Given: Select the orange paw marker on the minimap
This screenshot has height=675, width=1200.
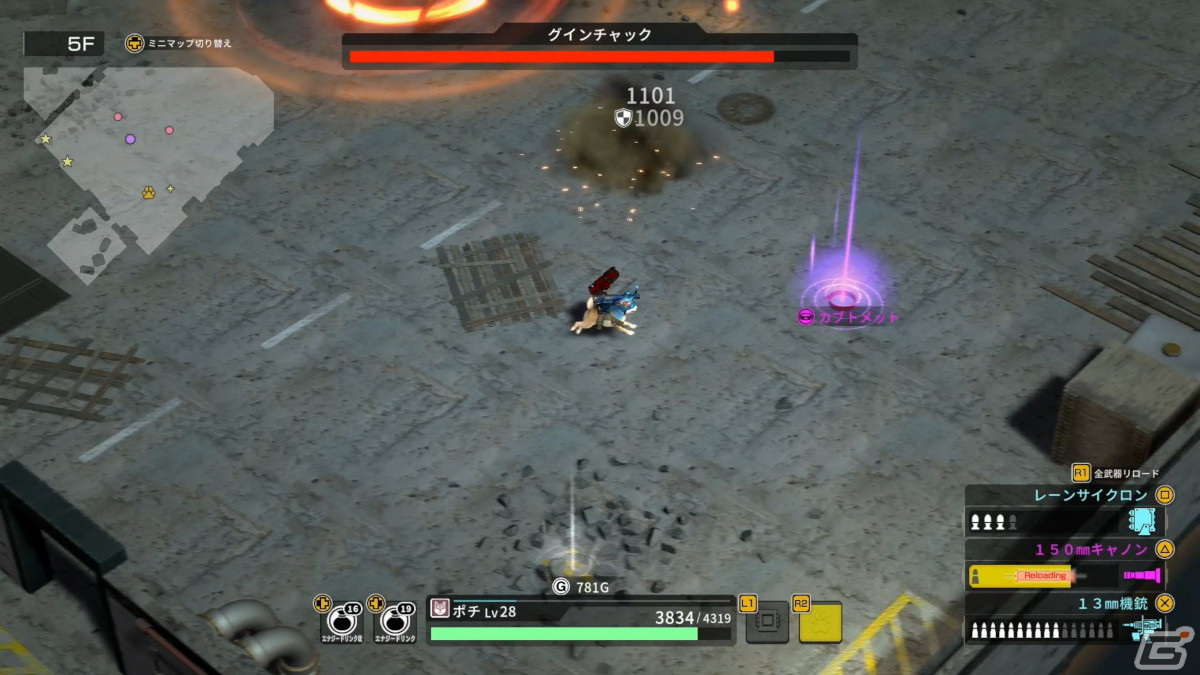Looking at the screenshot, I should pyautogui.click(x=148, y=190).
